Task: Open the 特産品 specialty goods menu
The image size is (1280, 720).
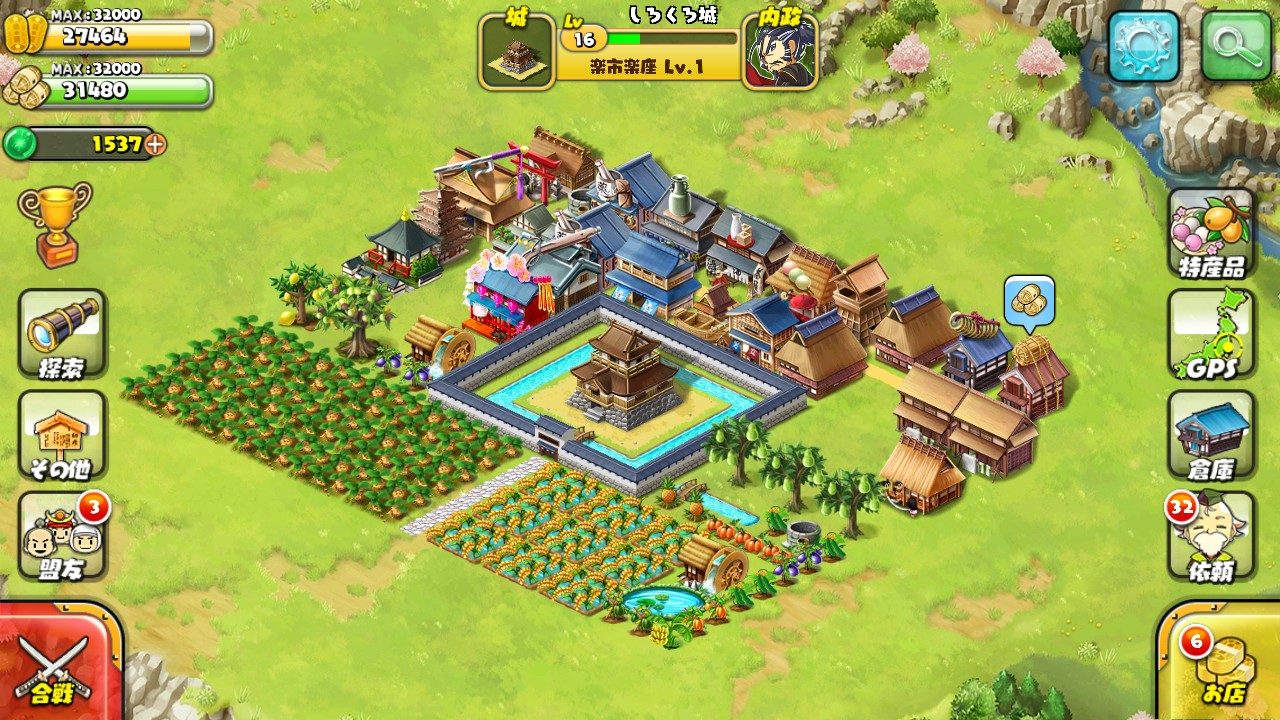Action: (x=1211, y=233)
